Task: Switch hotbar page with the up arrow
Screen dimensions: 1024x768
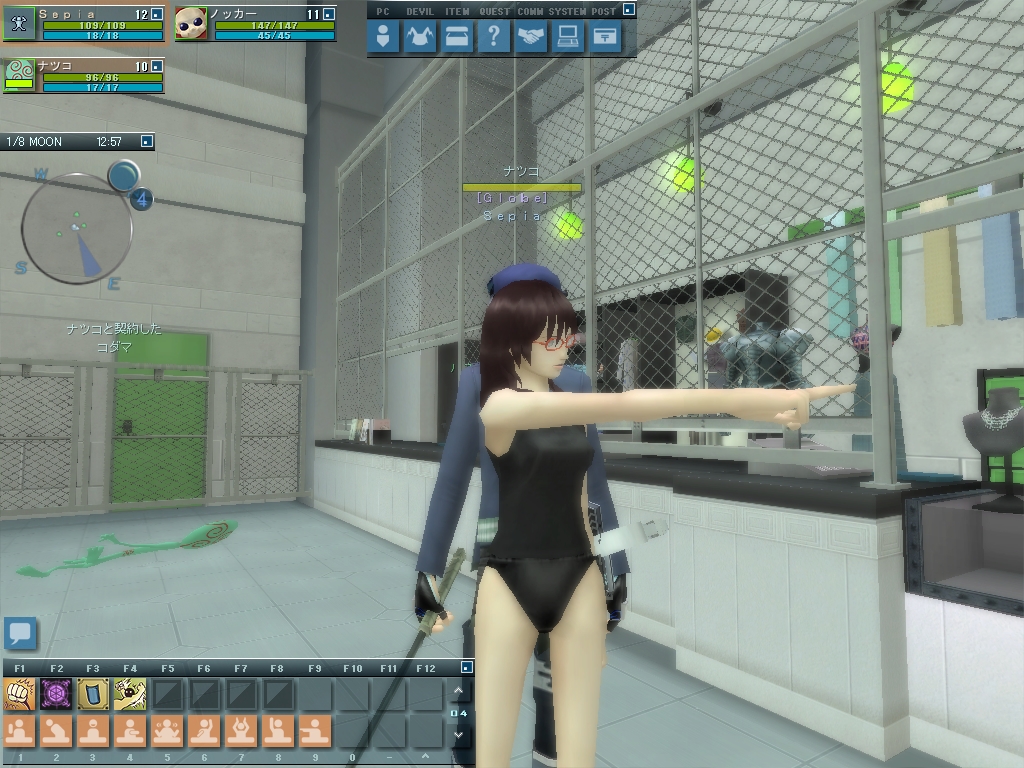Action: point(458,691)
